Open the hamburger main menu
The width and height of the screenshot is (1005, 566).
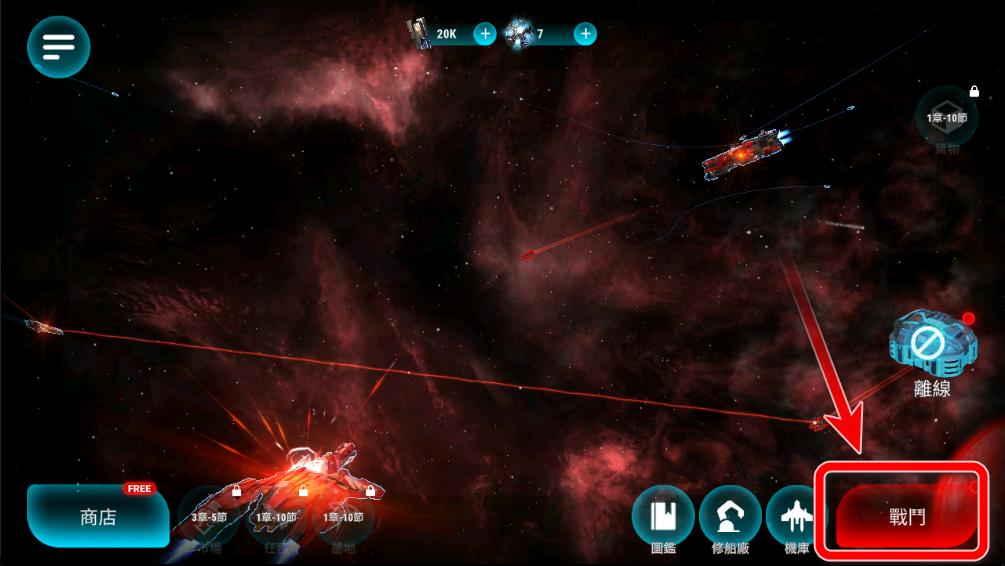[59, 46]
